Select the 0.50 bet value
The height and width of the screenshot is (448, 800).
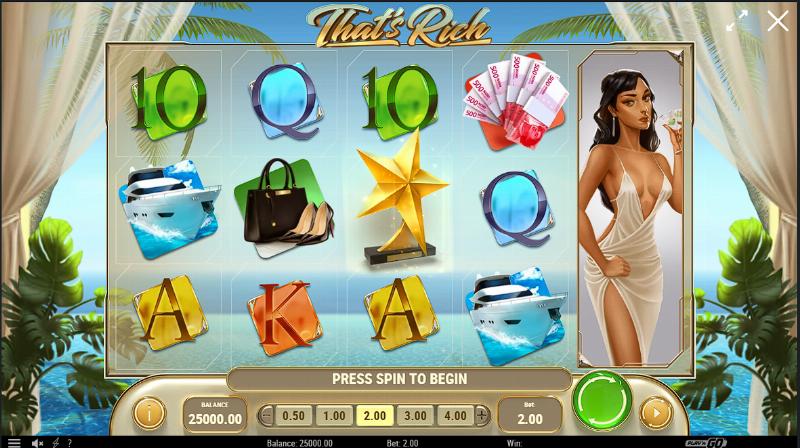pyautogui.click(x=293, y=415)
